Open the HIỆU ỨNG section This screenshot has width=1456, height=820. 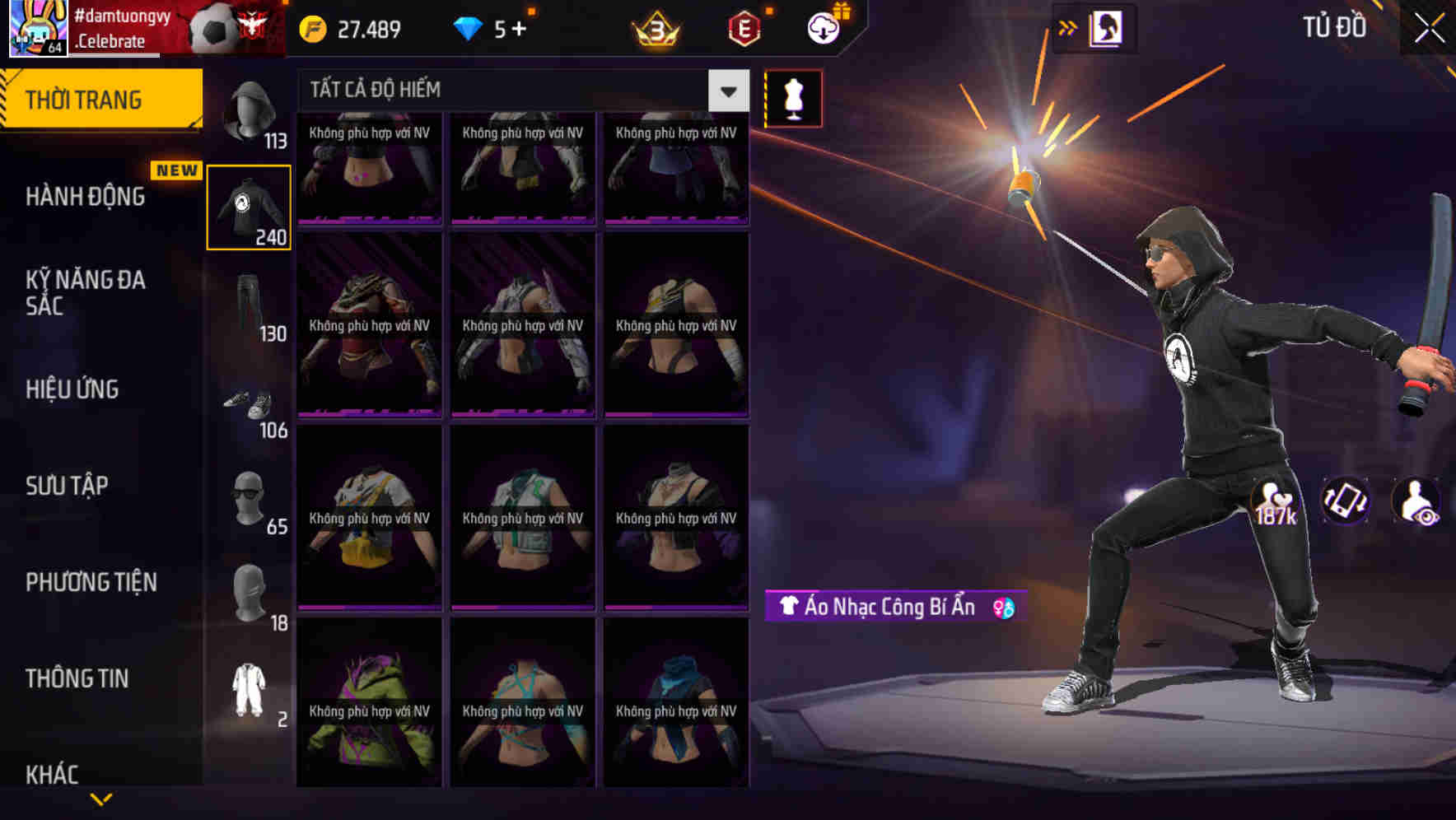[72, 389]
